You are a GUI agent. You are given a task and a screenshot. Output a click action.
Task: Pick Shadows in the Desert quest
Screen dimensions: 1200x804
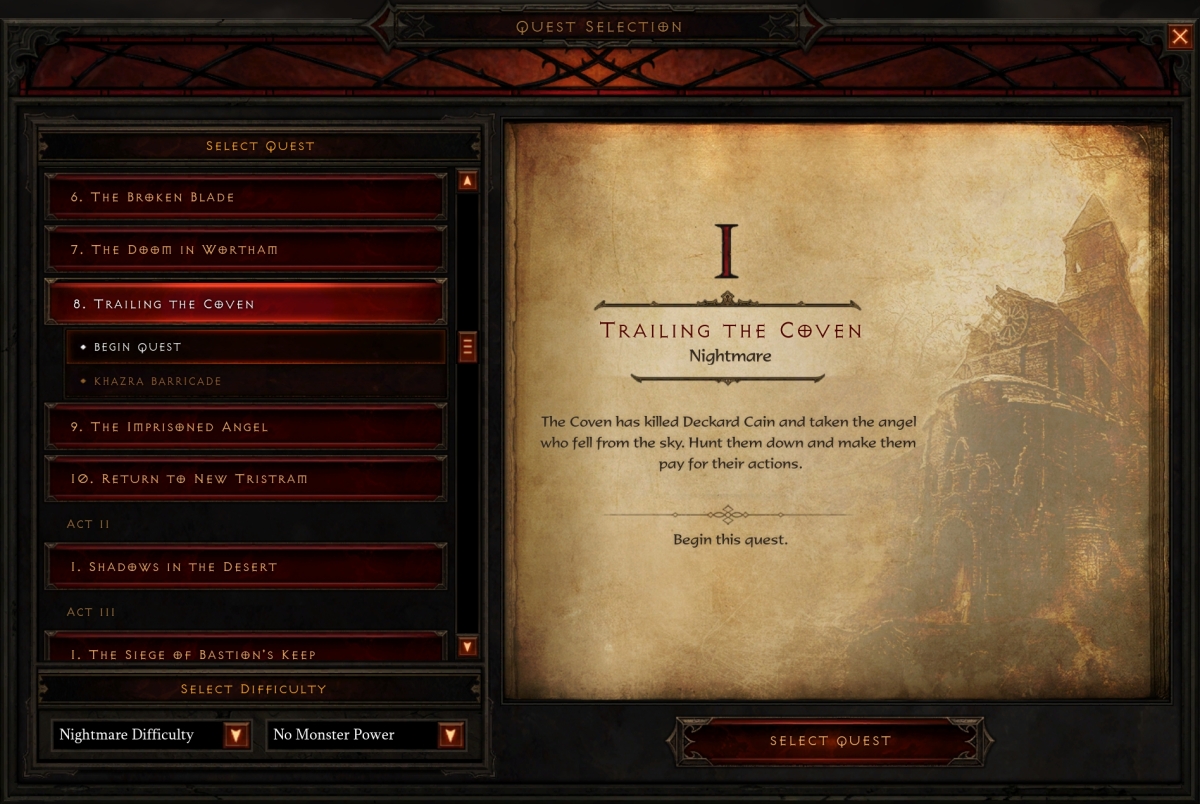click(245, 567)
